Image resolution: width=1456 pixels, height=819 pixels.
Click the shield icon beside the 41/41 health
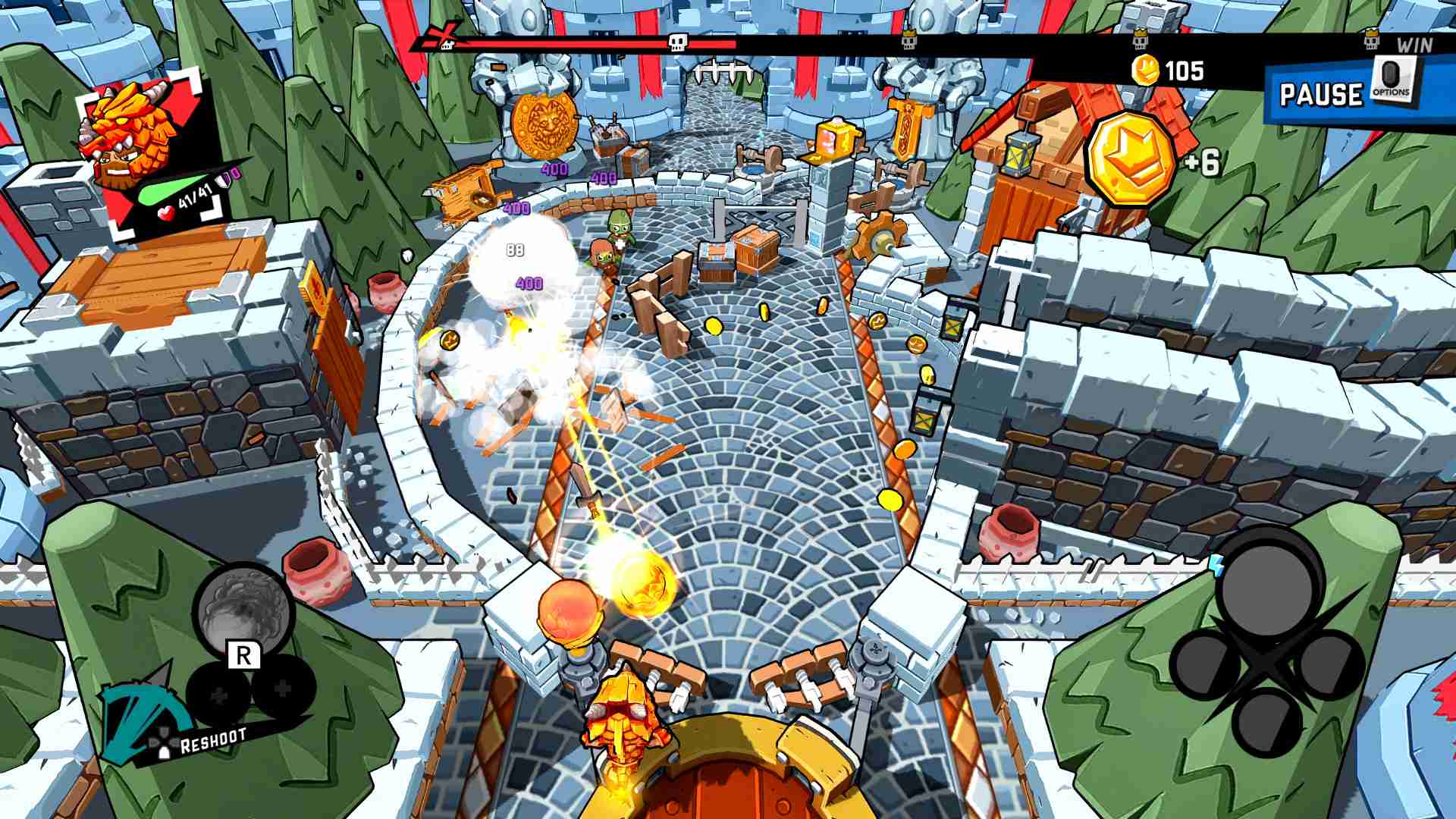[224, 180]
